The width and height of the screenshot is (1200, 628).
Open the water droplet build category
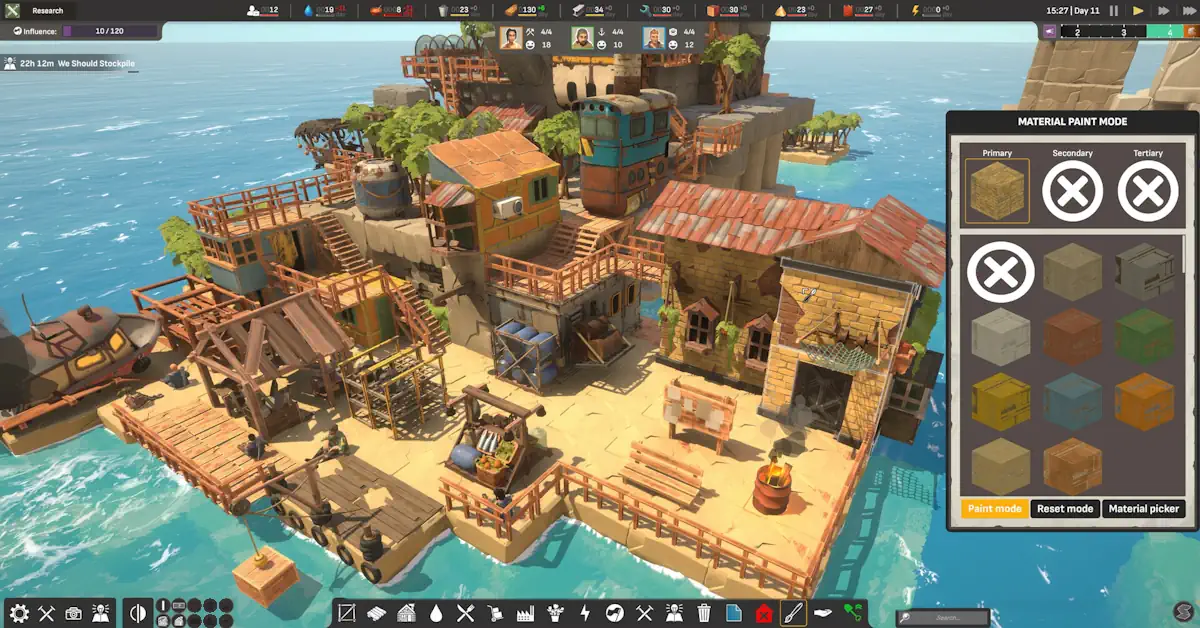click(x=436, y=613)
